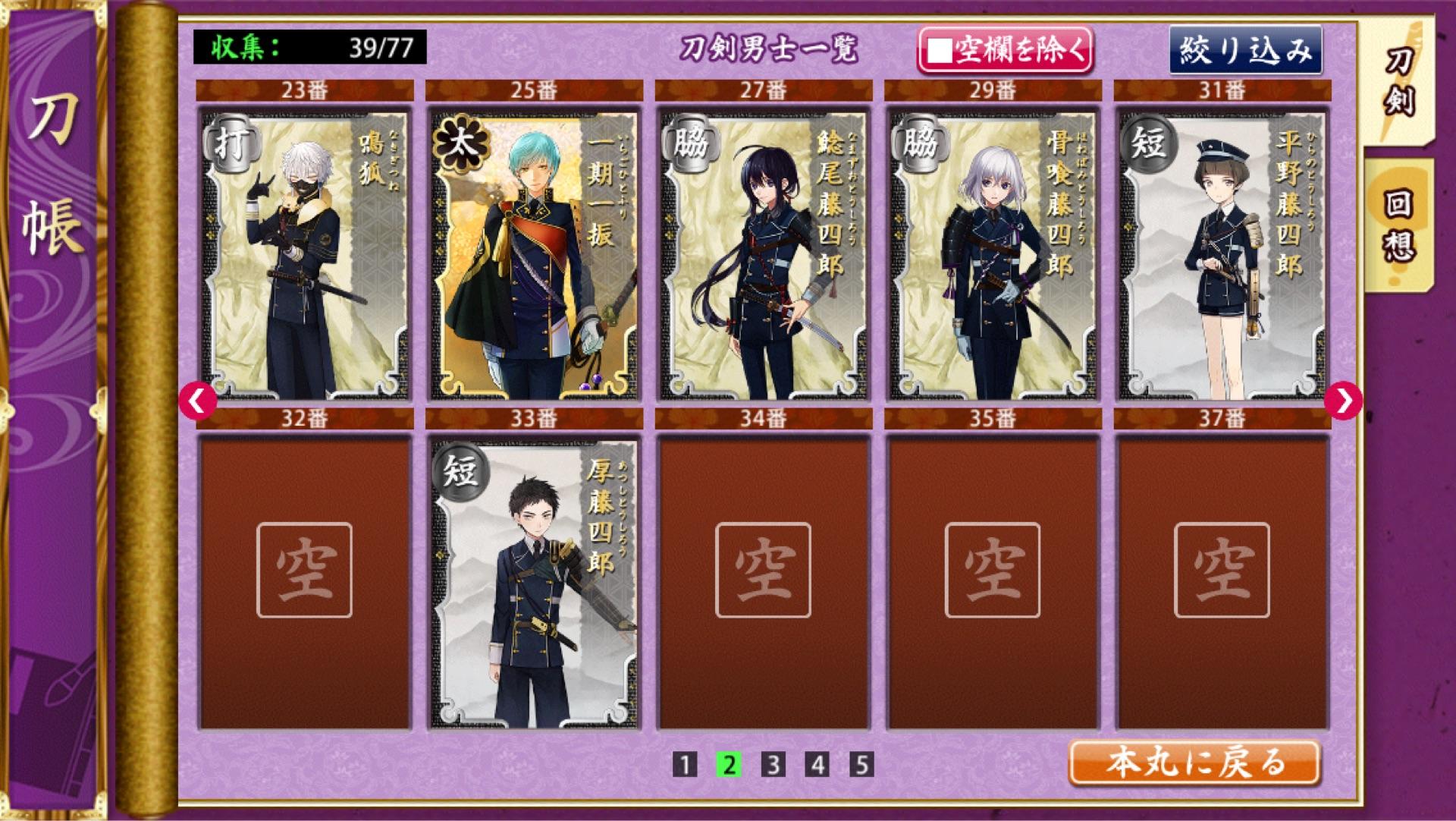
Task: Open the 一期一振 card
Action: point(534,254)
